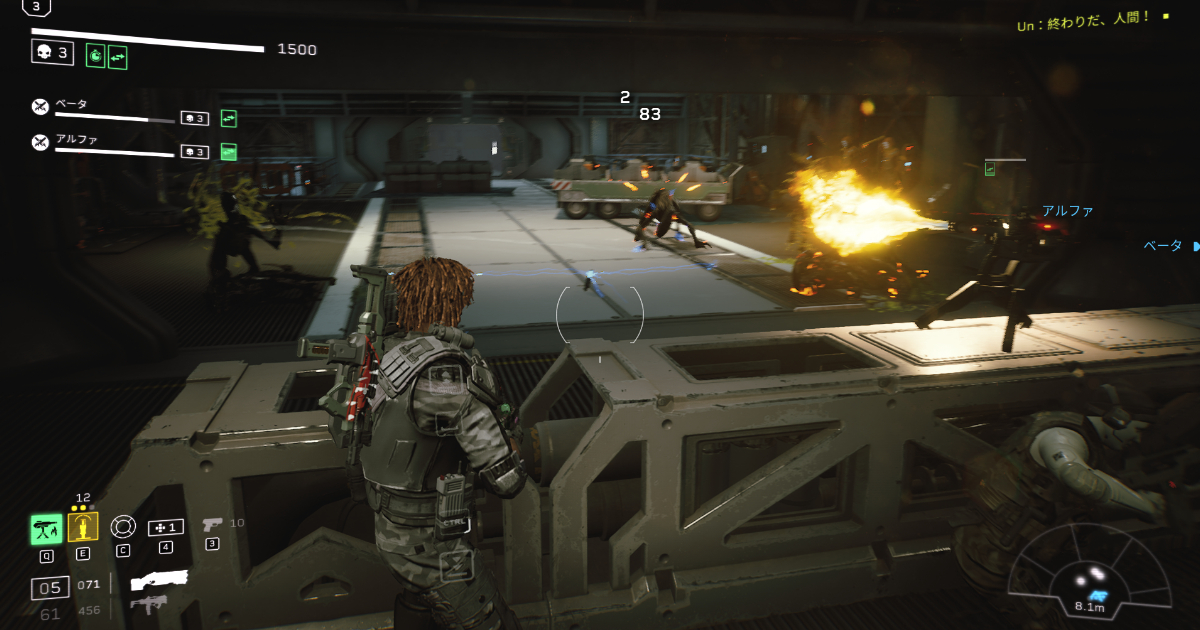
Task: Click the green stopwatch buff icon
Action: 96,56
